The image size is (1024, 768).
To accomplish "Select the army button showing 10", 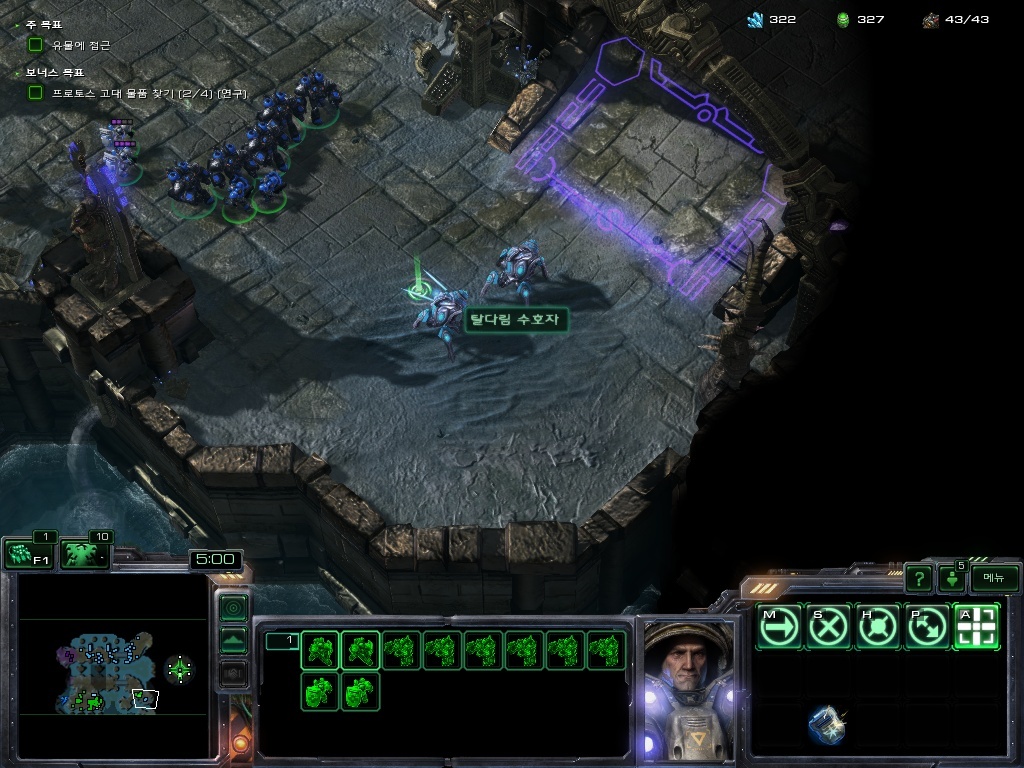I will [86, 554].
